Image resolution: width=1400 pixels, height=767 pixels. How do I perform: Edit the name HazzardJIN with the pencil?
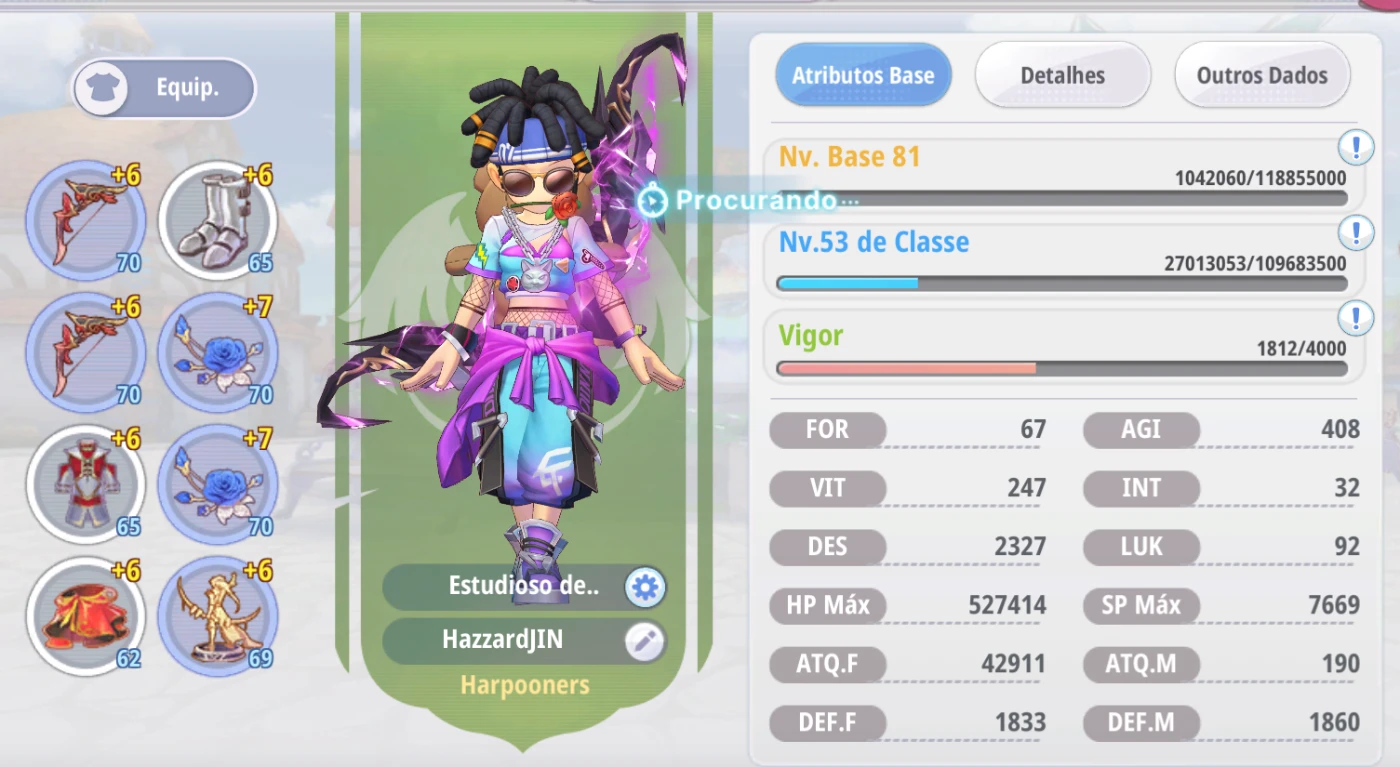[x=645, y=642]
